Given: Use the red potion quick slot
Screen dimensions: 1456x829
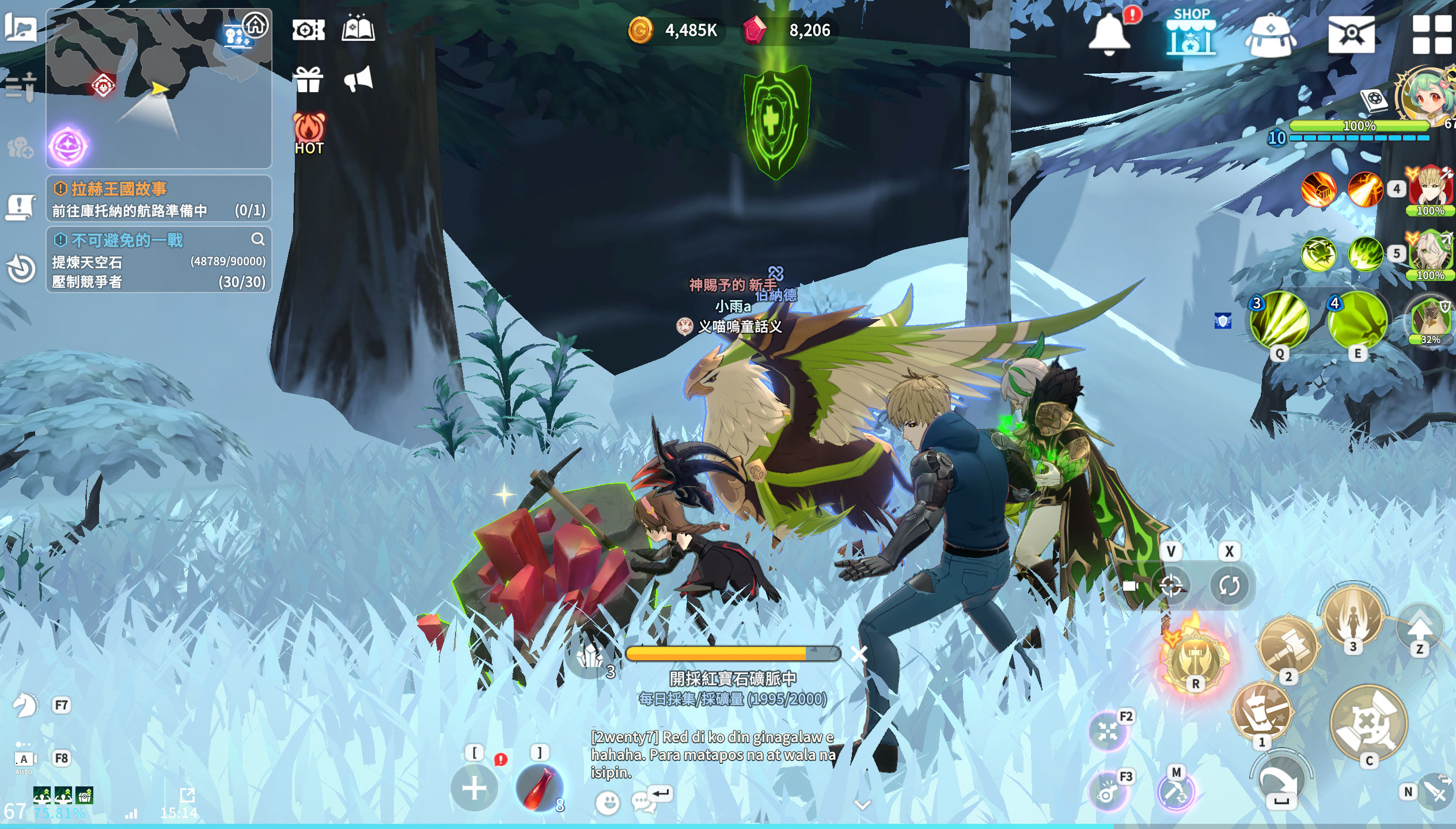Looking at the screenshot, I should pyautogui.click(x=539, y=788).
